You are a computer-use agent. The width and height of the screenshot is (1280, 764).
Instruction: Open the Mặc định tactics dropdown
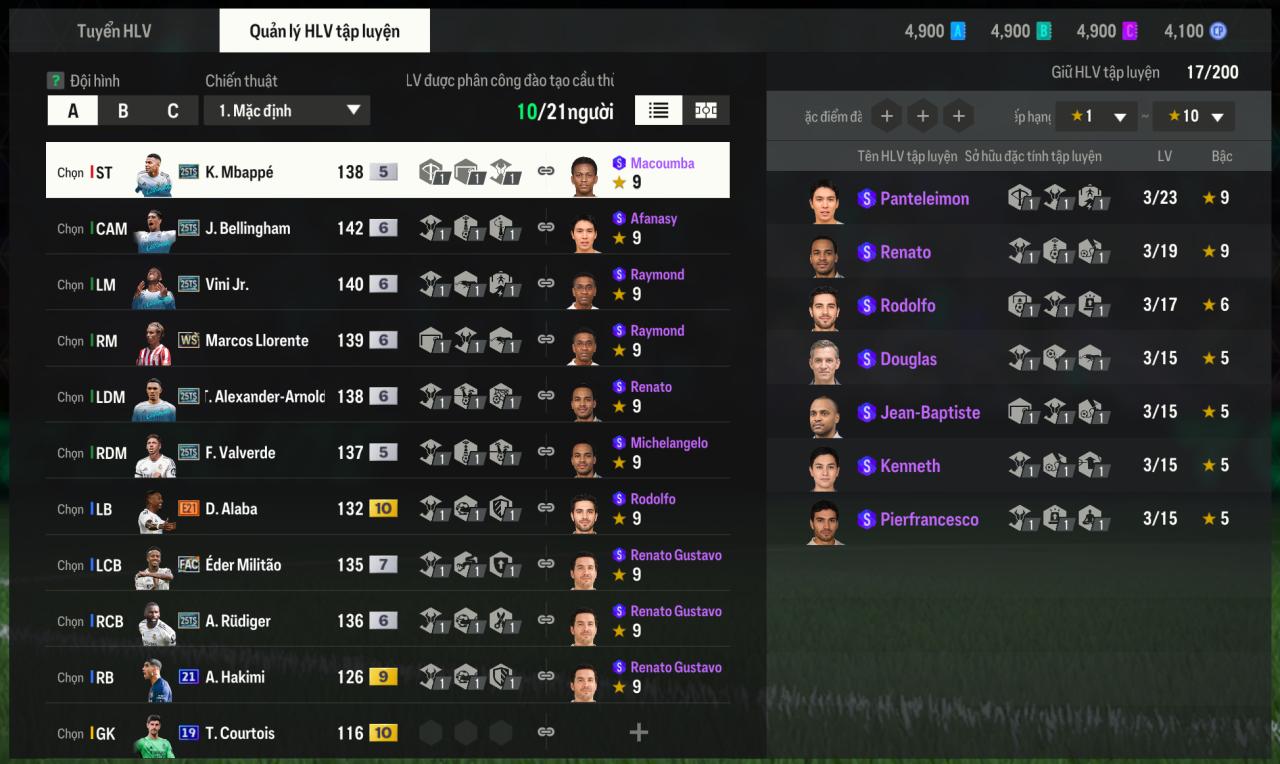(x=287, y=111)
